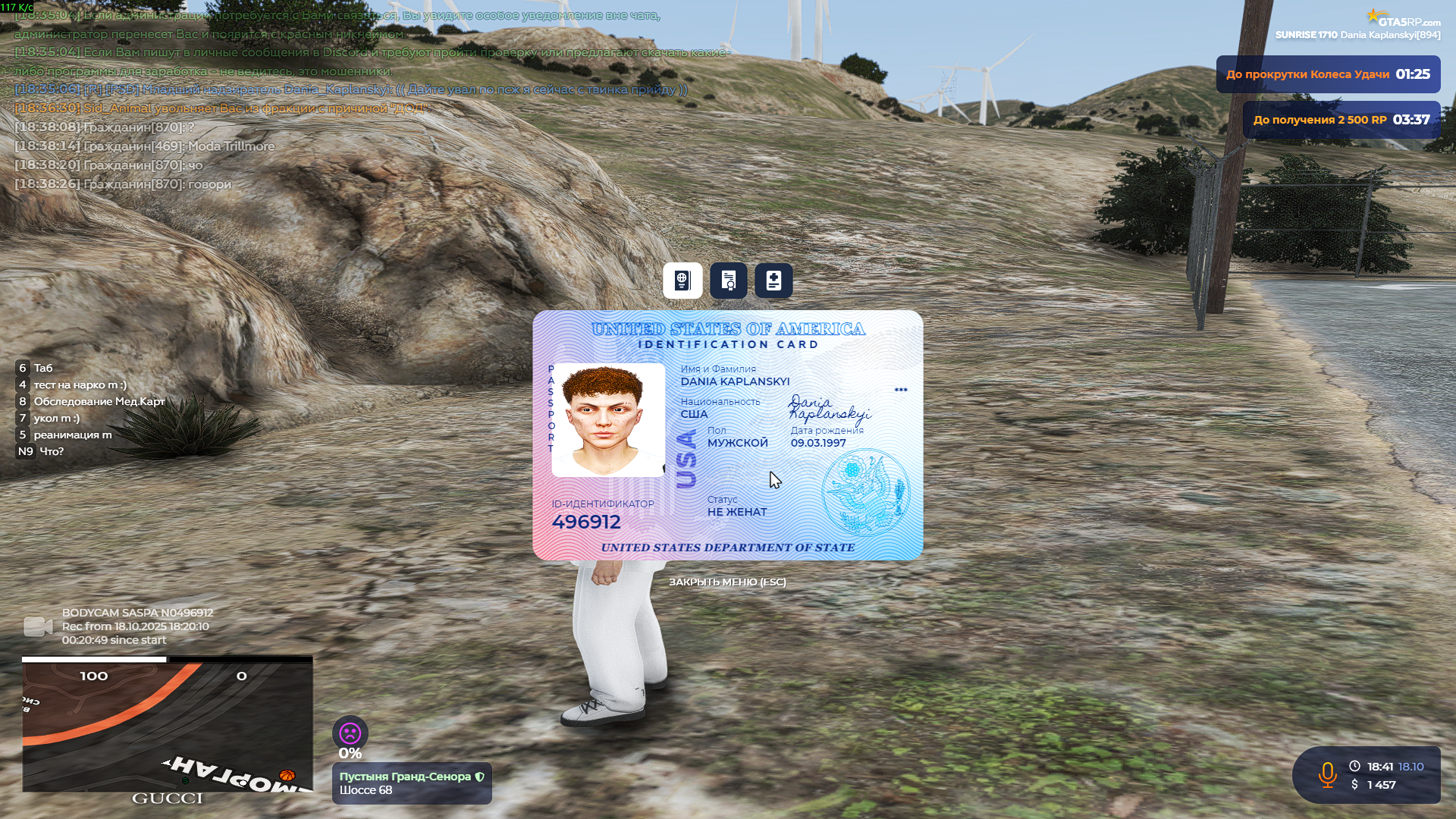The height and width of the screenshot is (819, 1456).
Task: Click the bodycam camera icon
Action: [39, 626]
